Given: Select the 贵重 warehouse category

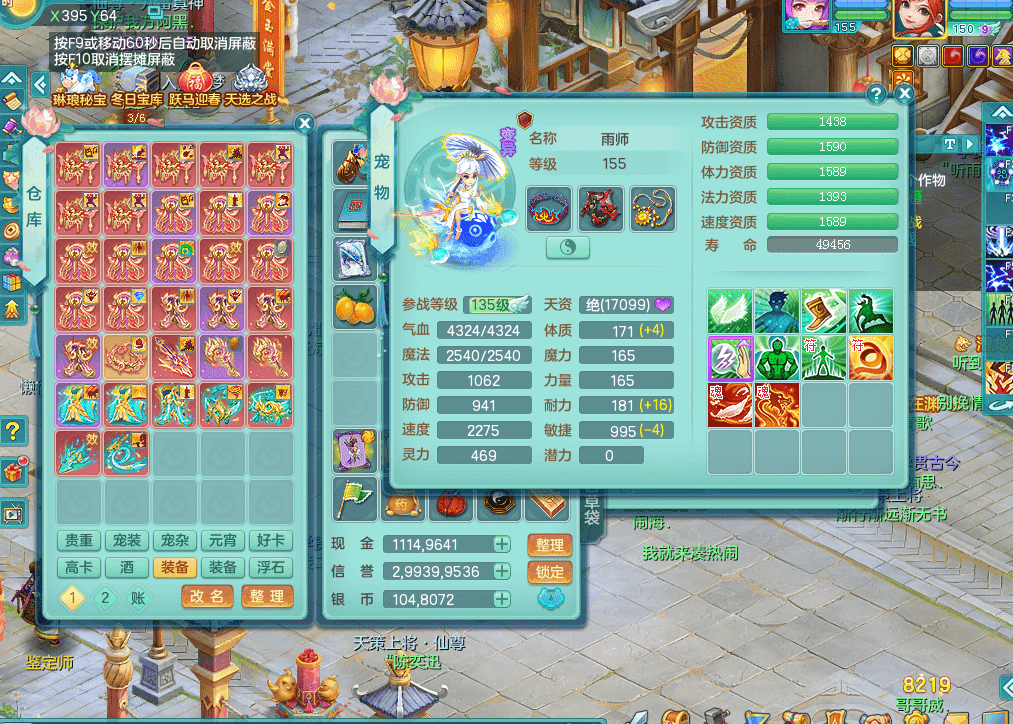Looking at the screenshot, I should point(79,541).
